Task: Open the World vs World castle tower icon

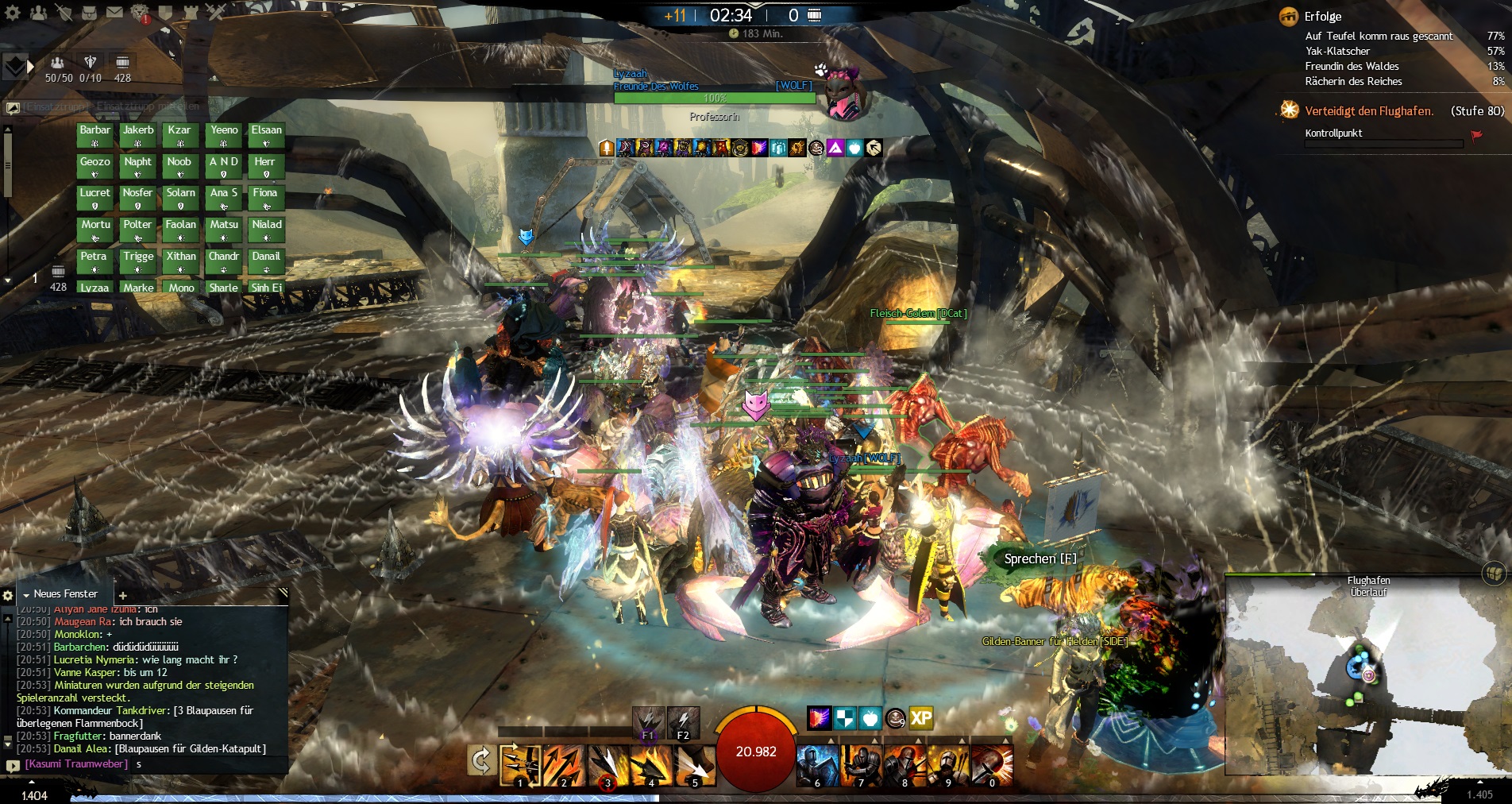Action: (x=191, y=13)
